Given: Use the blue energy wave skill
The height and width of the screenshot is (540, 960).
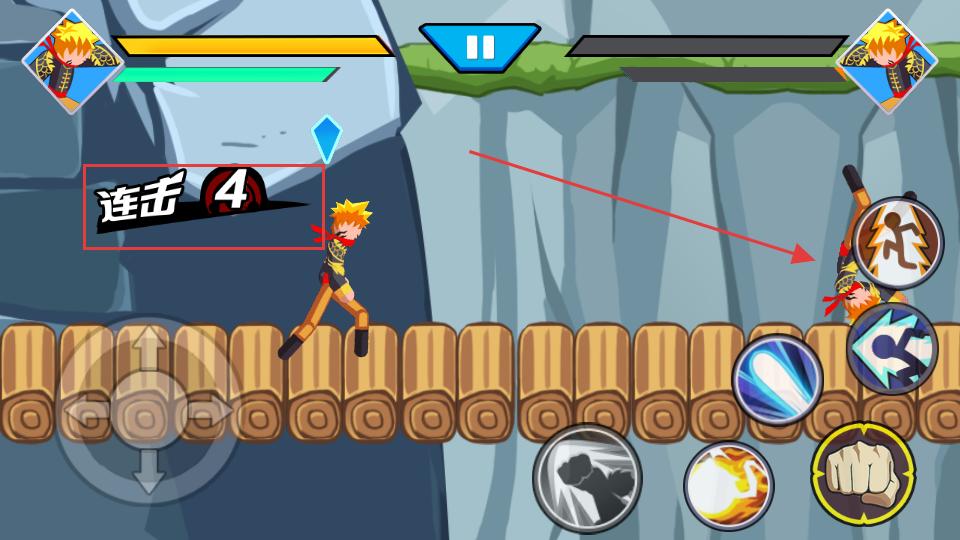Looking at the screenshot, I should (777, 379).
